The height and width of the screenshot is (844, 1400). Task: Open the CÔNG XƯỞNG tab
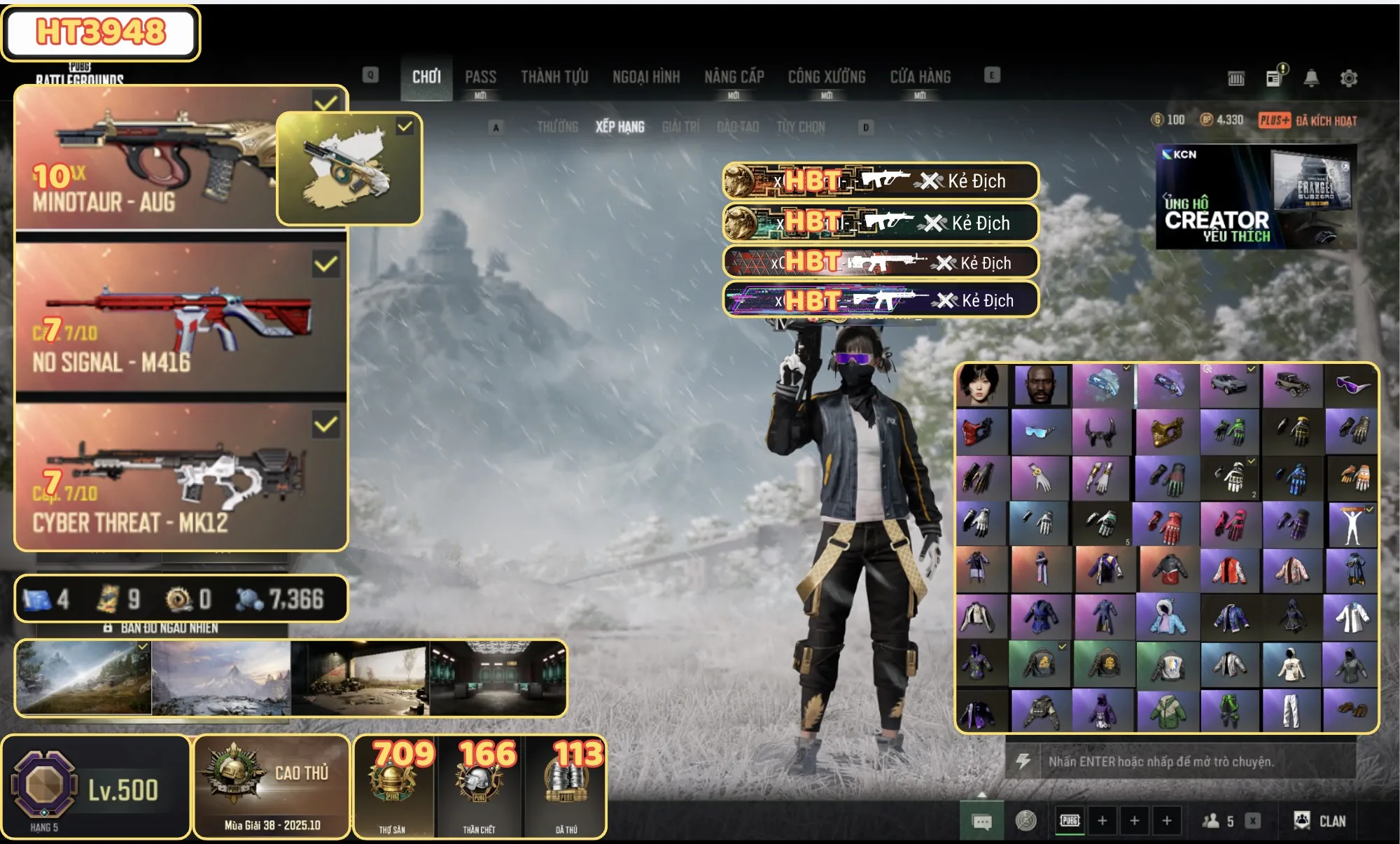pyautogui.click(x=827, y=77)
